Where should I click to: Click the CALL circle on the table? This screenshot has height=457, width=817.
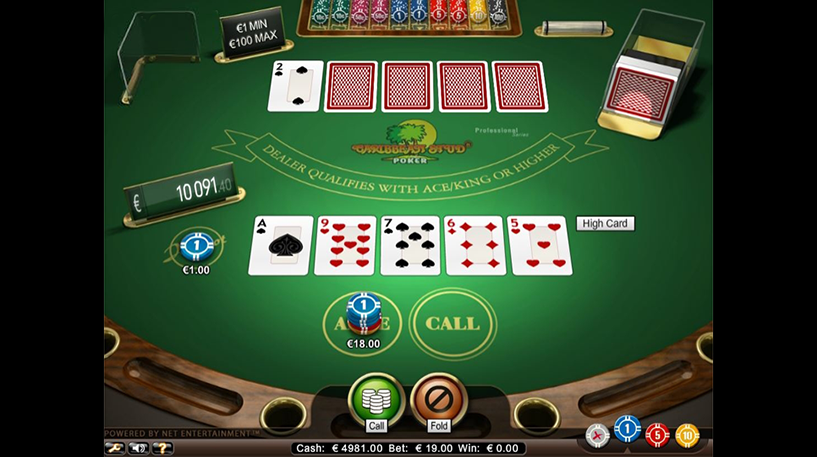click(x=453, y=323)
